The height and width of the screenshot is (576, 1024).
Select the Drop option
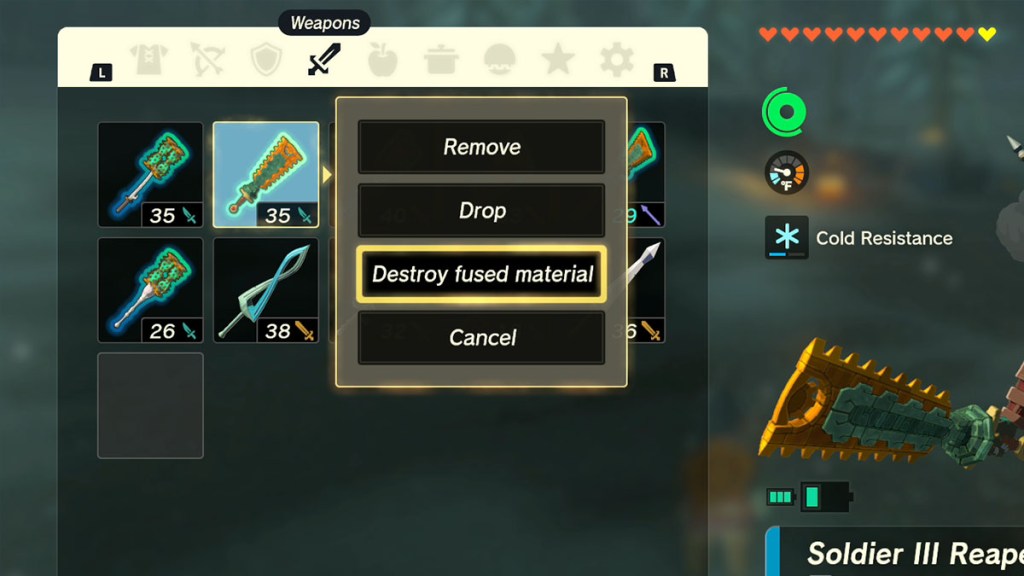(481, 210)
